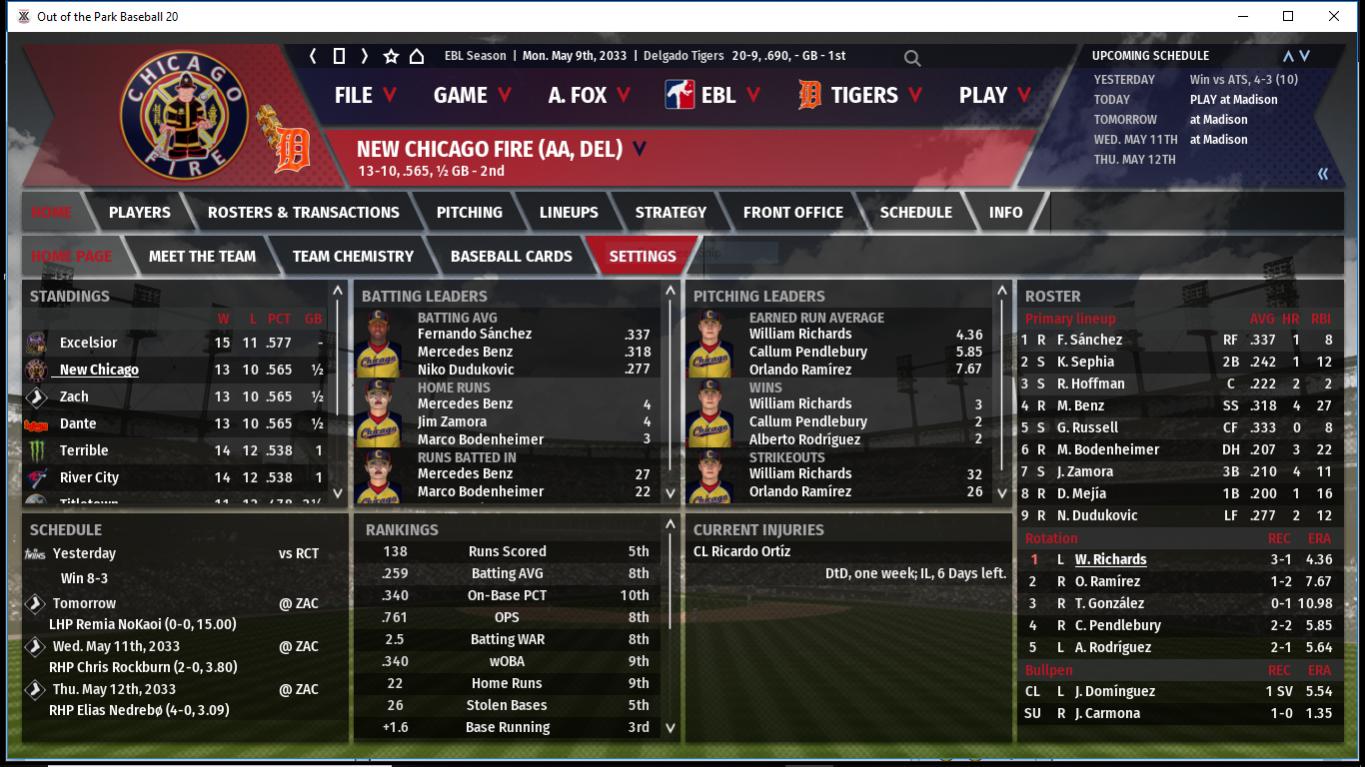Open the STRATEGY tab

(x=670, y=212)
